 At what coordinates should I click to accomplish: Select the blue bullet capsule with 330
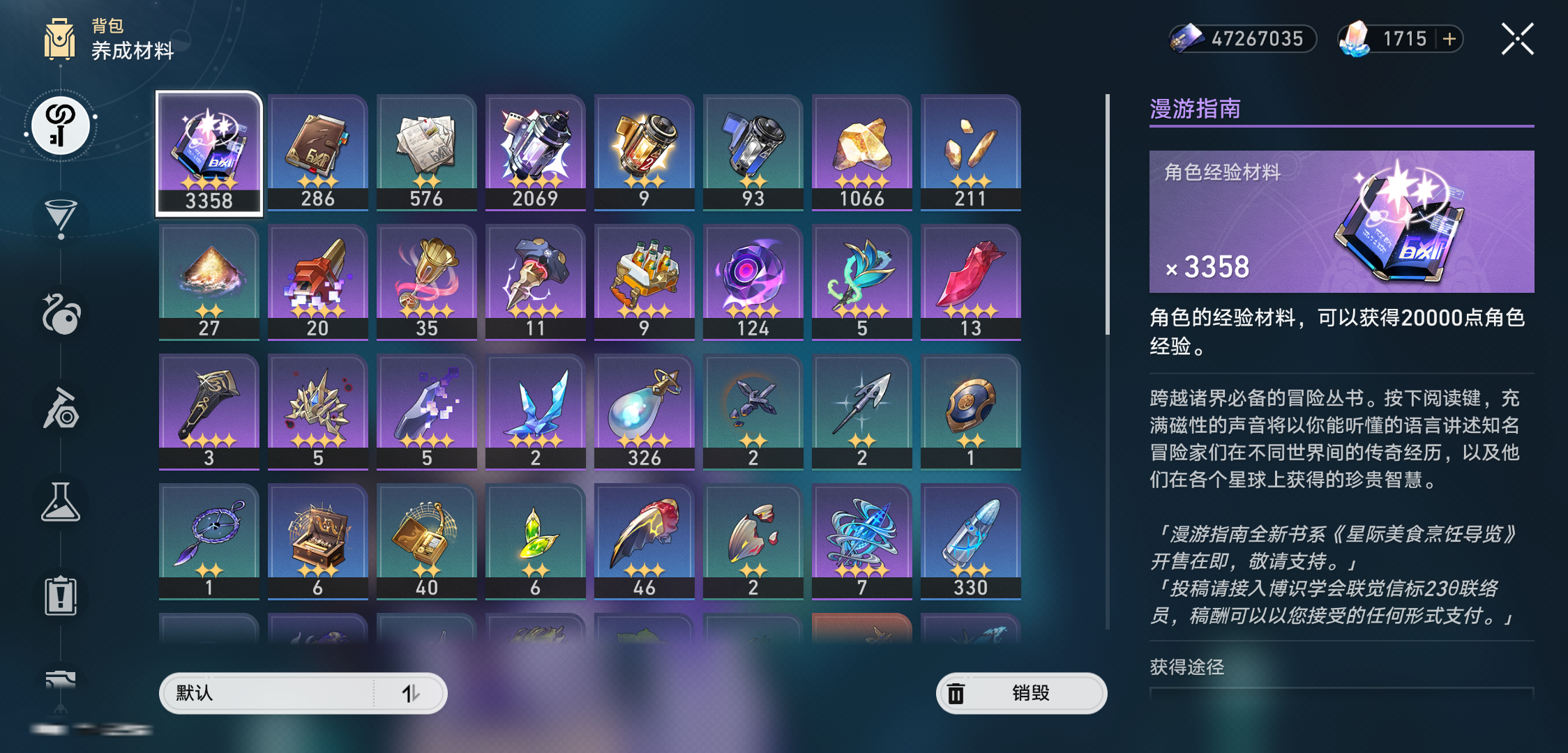pyautogui.click(x=971, y=541)
